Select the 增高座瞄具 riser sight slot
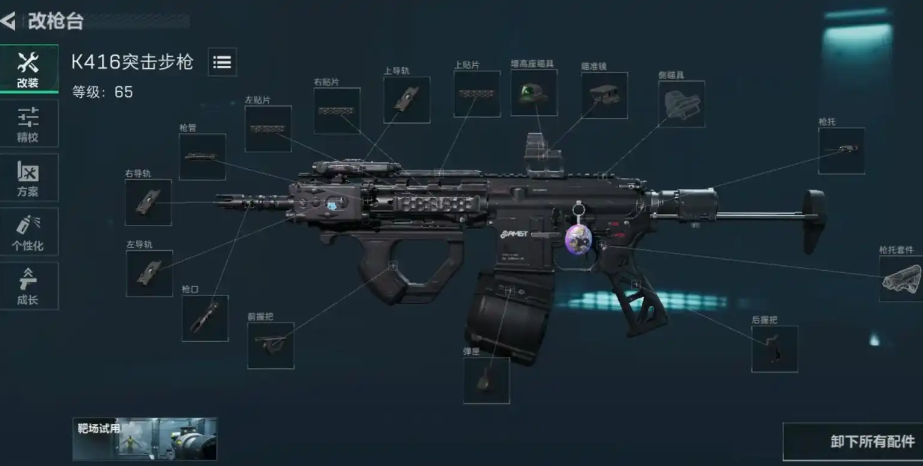The width and height of the screenshot is (923, 466). (533, 93)
